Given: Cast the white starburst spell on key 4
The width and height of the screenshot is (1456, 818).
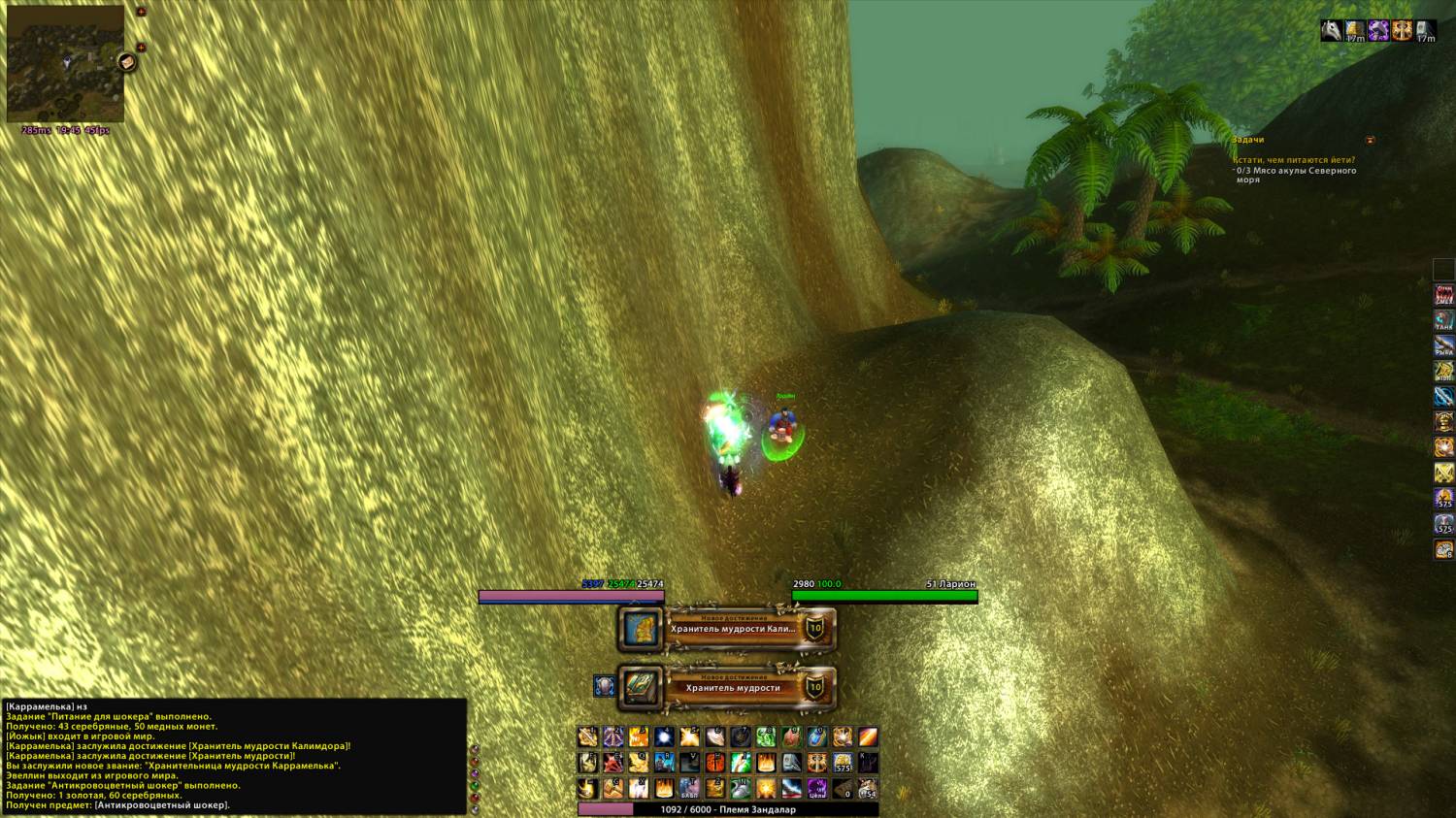Looking at the screenshot, I should pos(664,737).
